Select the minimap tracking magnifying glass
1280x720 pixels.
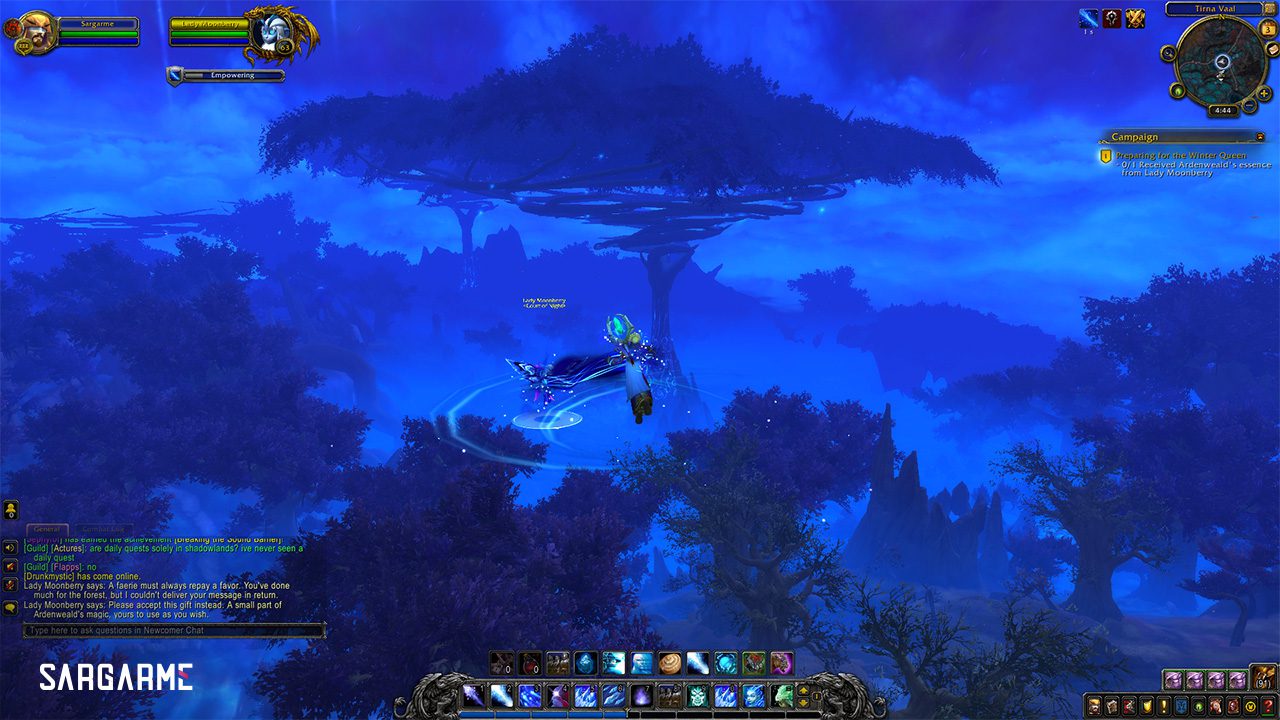(x=1168, y=53)
